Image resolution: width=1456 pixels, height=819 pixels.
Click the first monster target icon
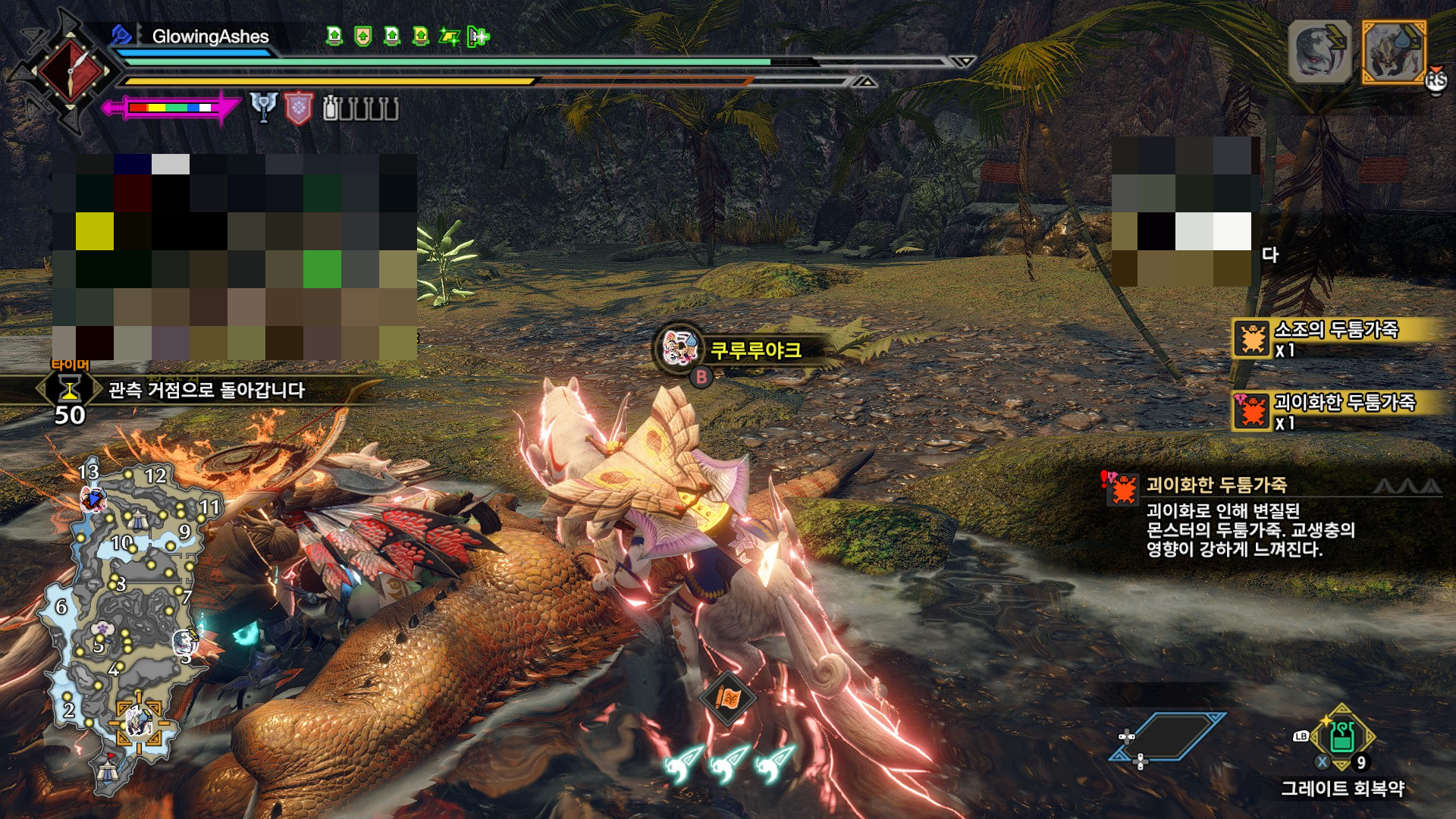[x=1319, y=52]
